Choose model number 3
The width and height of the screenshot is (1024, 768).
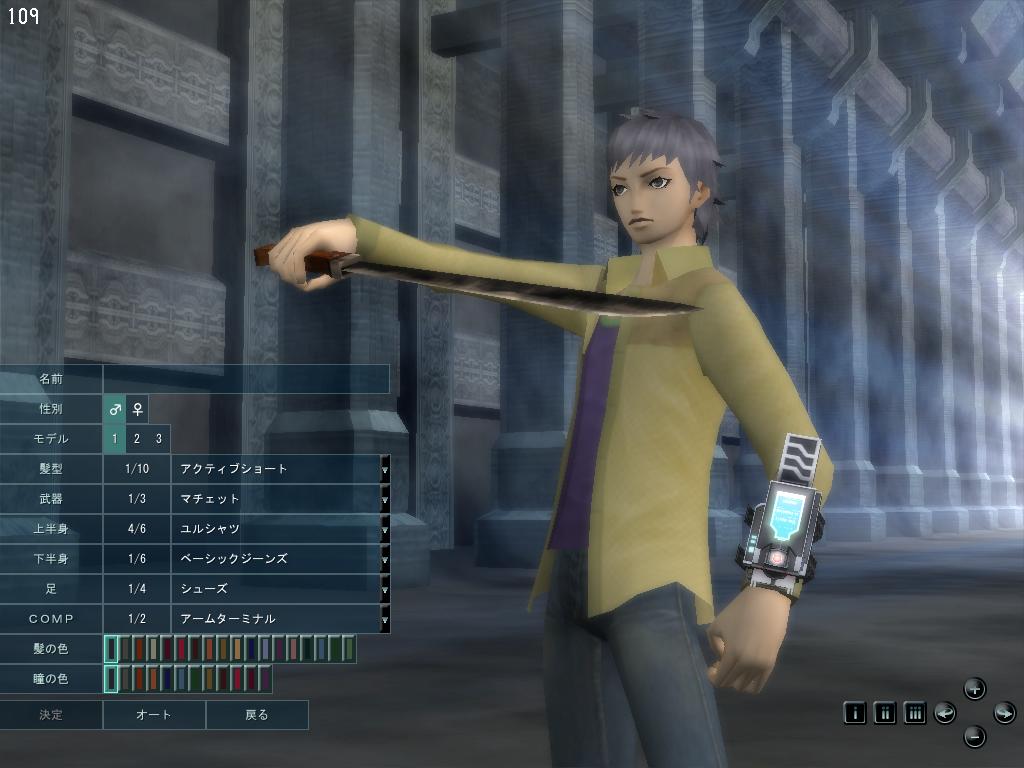[158, 439]
